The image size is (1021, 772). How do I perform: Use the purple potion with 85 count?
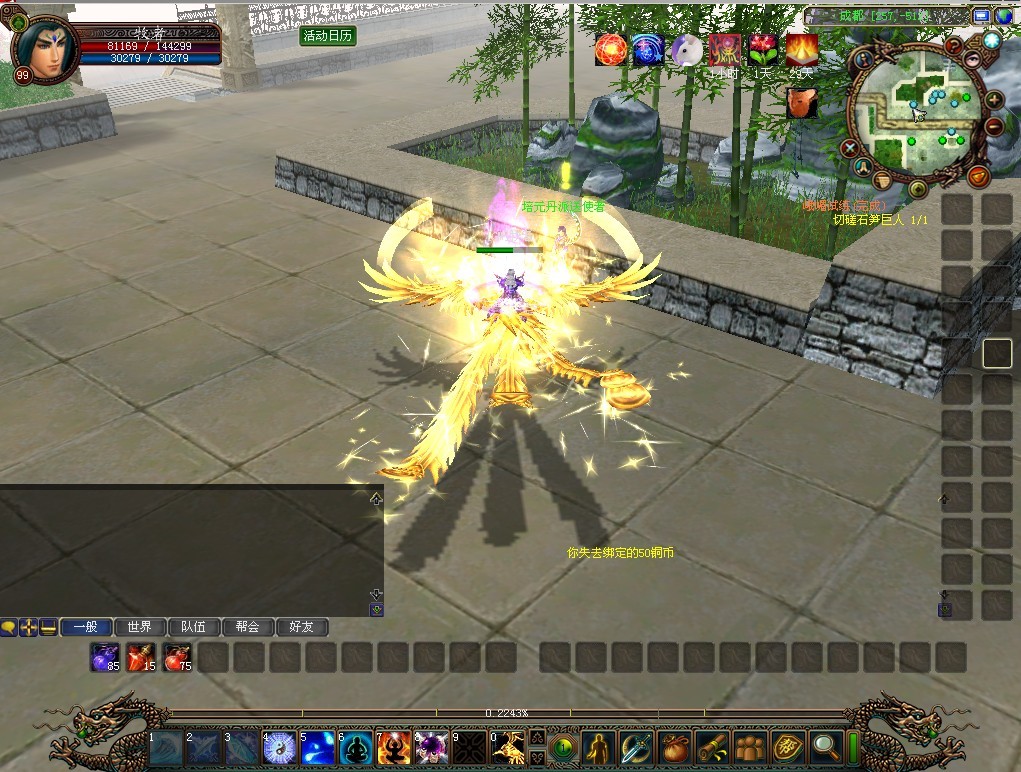coord(105,657)
